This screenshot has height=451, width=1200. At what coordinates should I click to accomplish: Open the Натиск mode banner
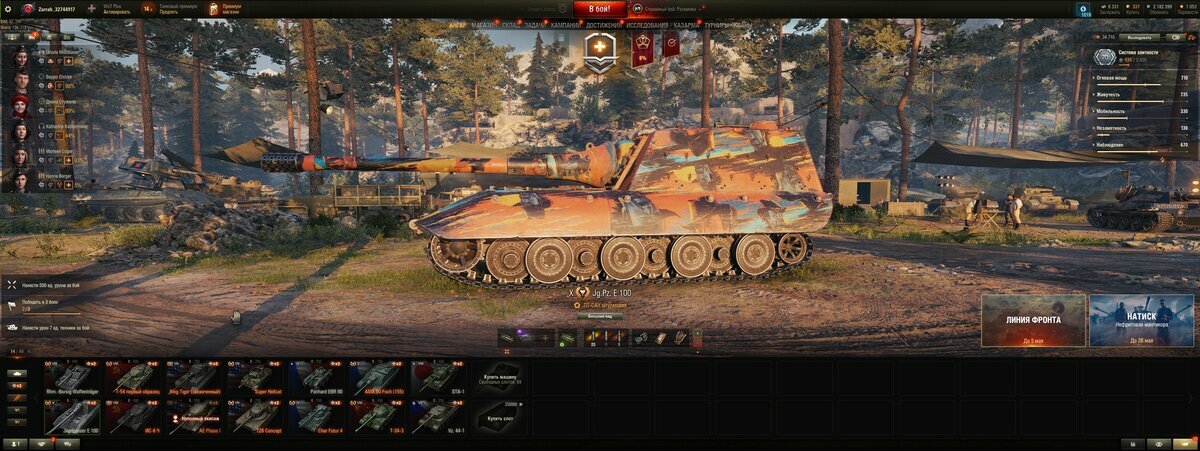coord(1141,320)
